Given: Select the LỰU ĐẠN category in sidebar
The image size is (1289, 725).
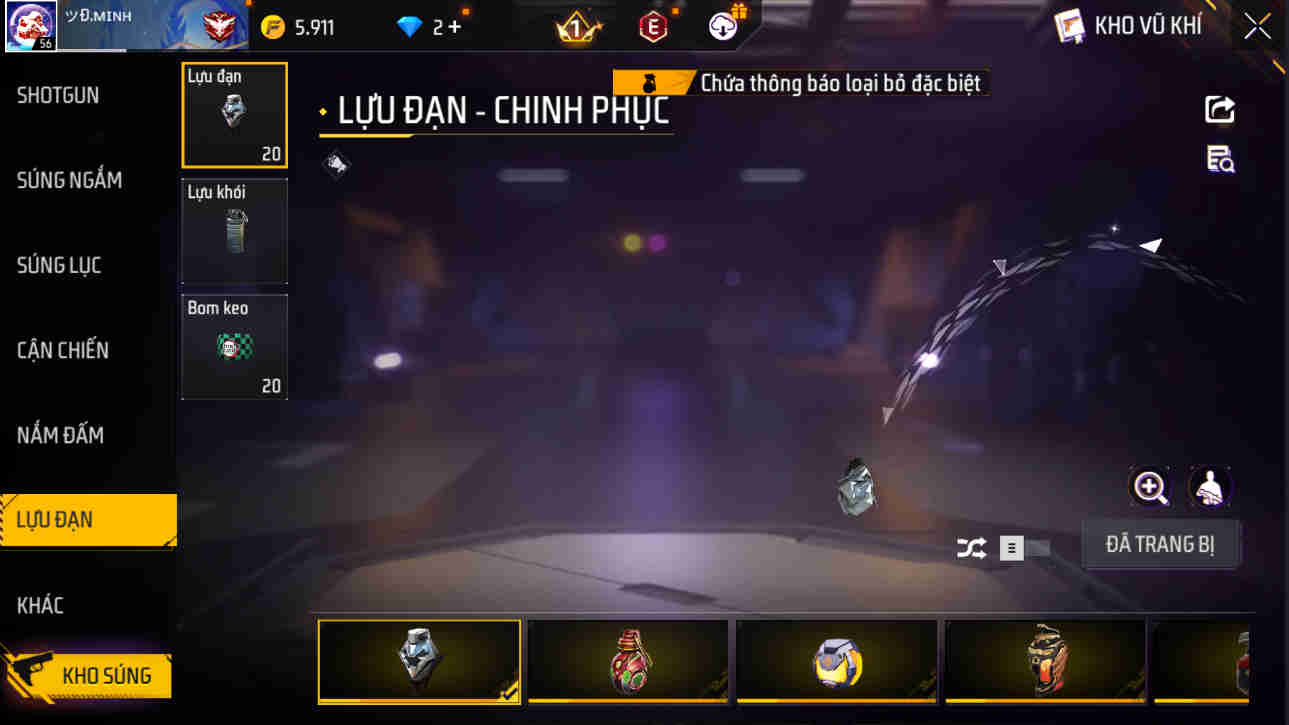Looking at the screenshot, I should 88,519.
